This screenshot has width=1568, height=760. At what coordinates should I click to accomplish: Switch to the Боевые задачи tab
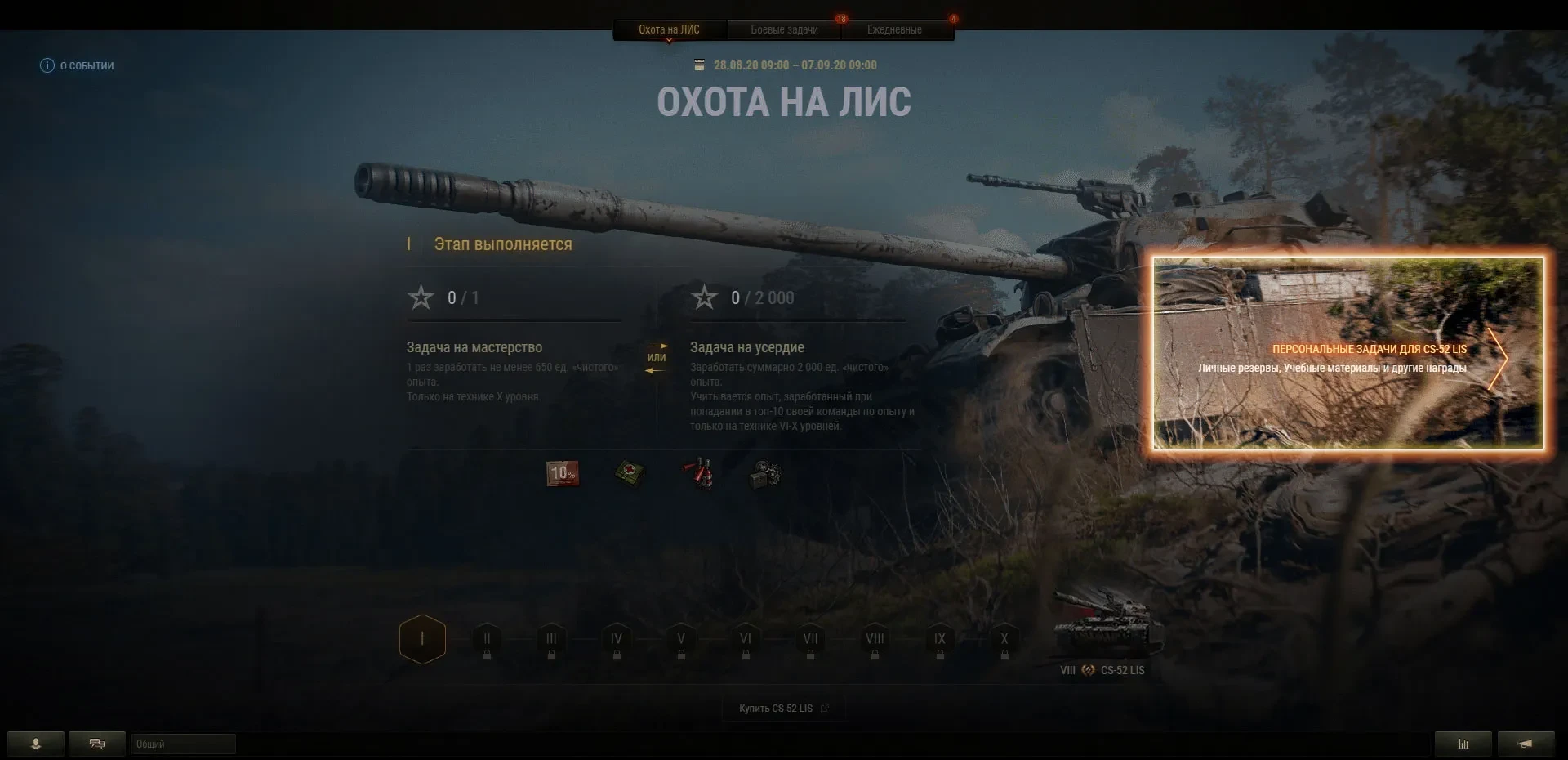784,29
